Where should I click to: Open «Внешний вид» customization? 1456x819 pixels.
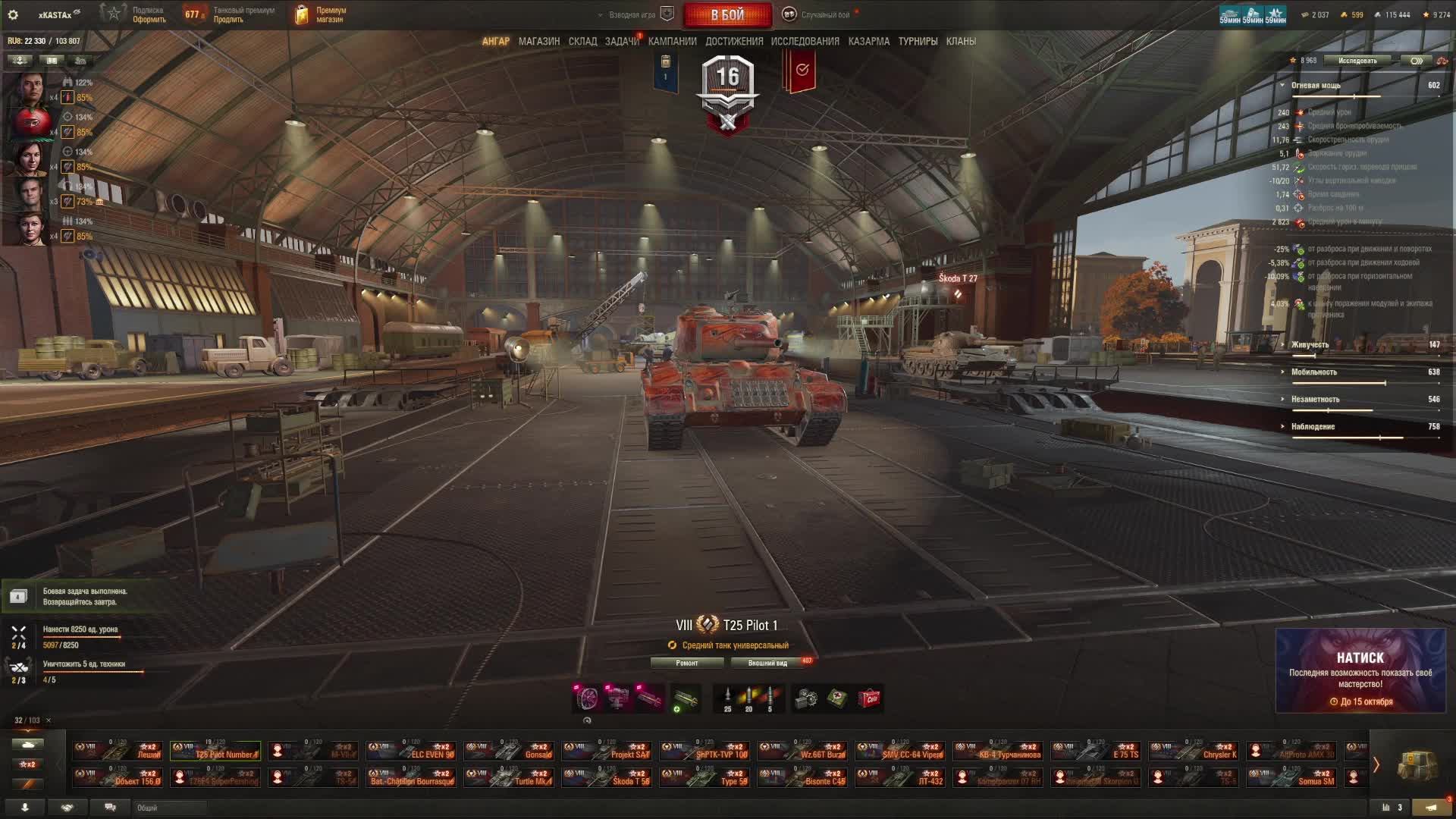[767, 663]
